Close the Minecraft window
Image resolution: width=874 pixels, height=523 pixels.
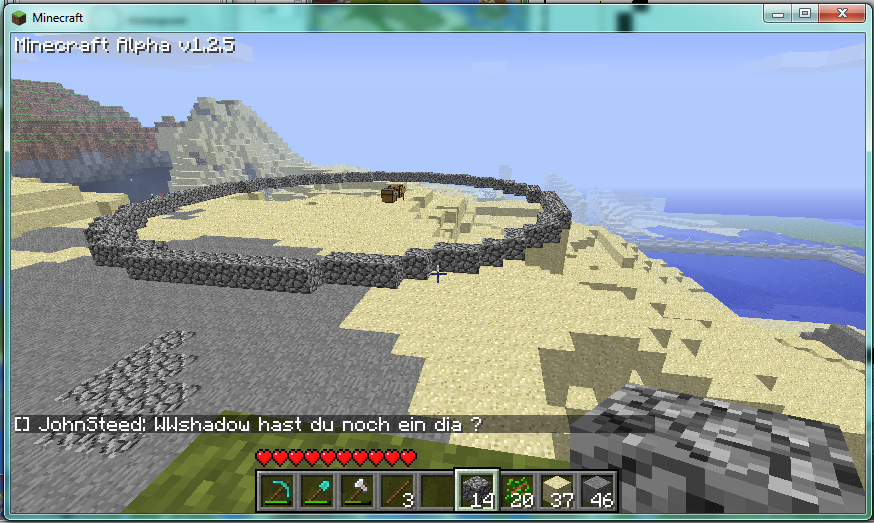pos(841,13)
